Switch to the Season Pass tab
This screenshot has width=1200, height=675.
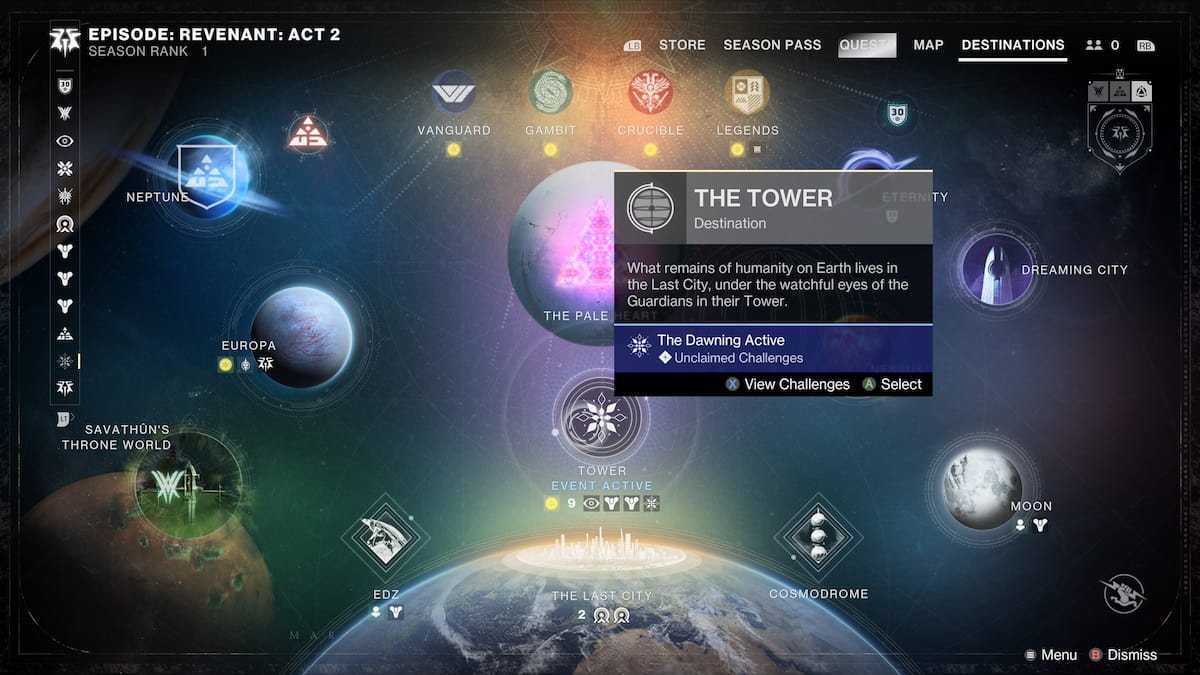tap(772, 45)
